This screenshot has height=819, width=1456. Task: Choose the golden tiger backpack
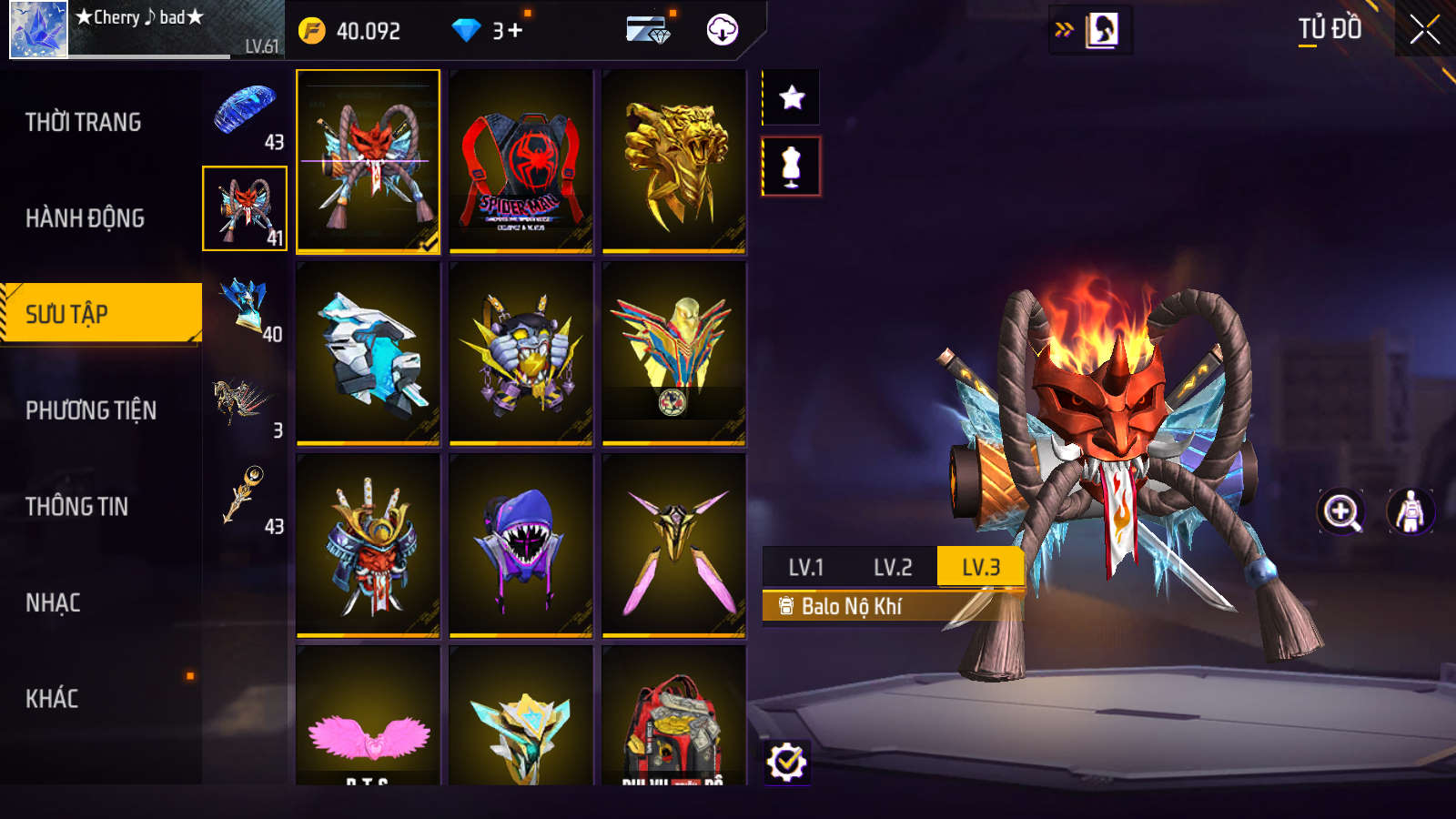[x=673, y=161]
